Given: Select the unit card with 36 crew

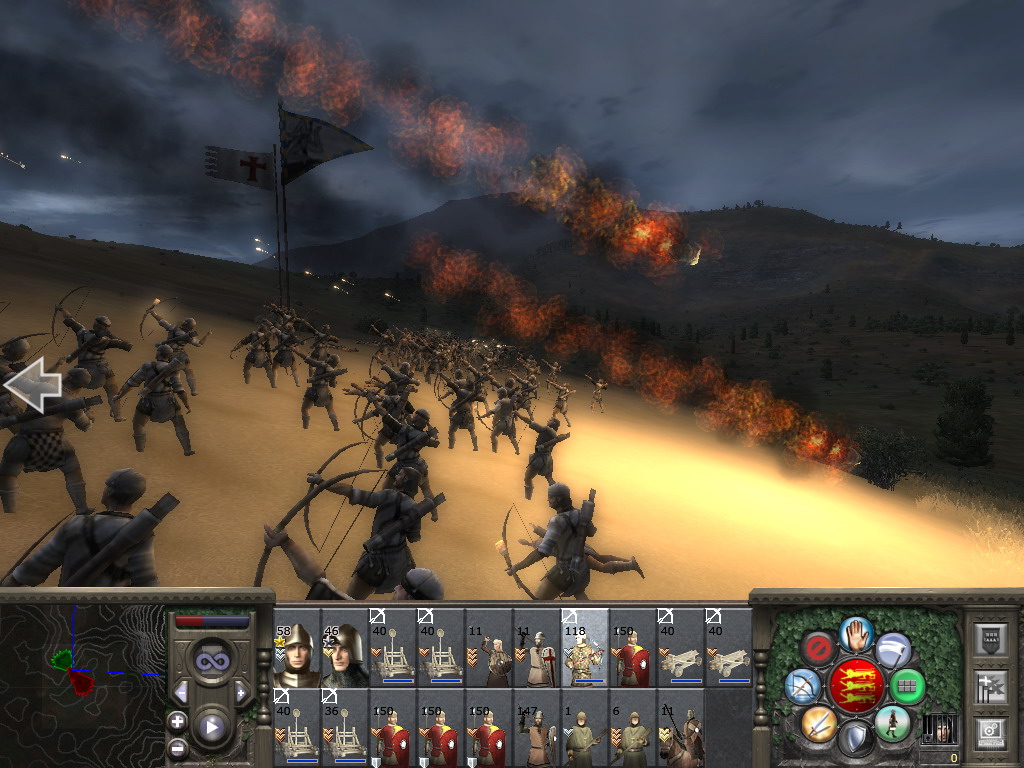Looking at the screenshot, I should pyautogui.click(x=345, y=727).
